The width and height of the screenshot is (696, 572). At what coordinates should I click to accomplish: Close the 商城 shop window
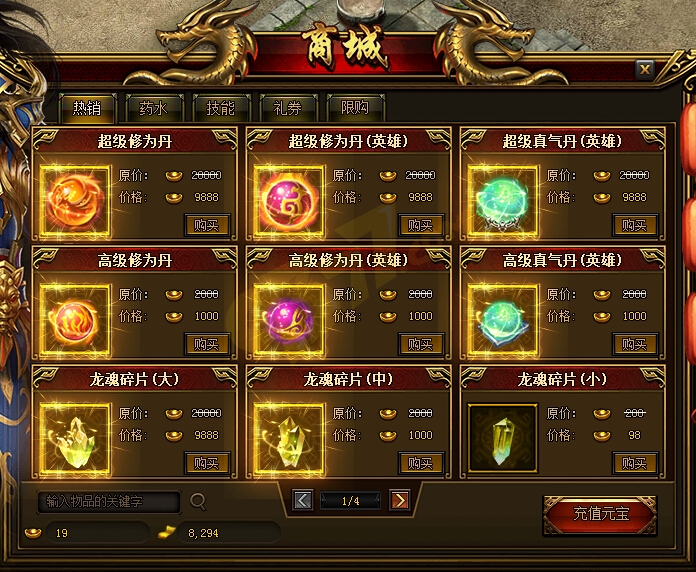(x=645, y=69)
